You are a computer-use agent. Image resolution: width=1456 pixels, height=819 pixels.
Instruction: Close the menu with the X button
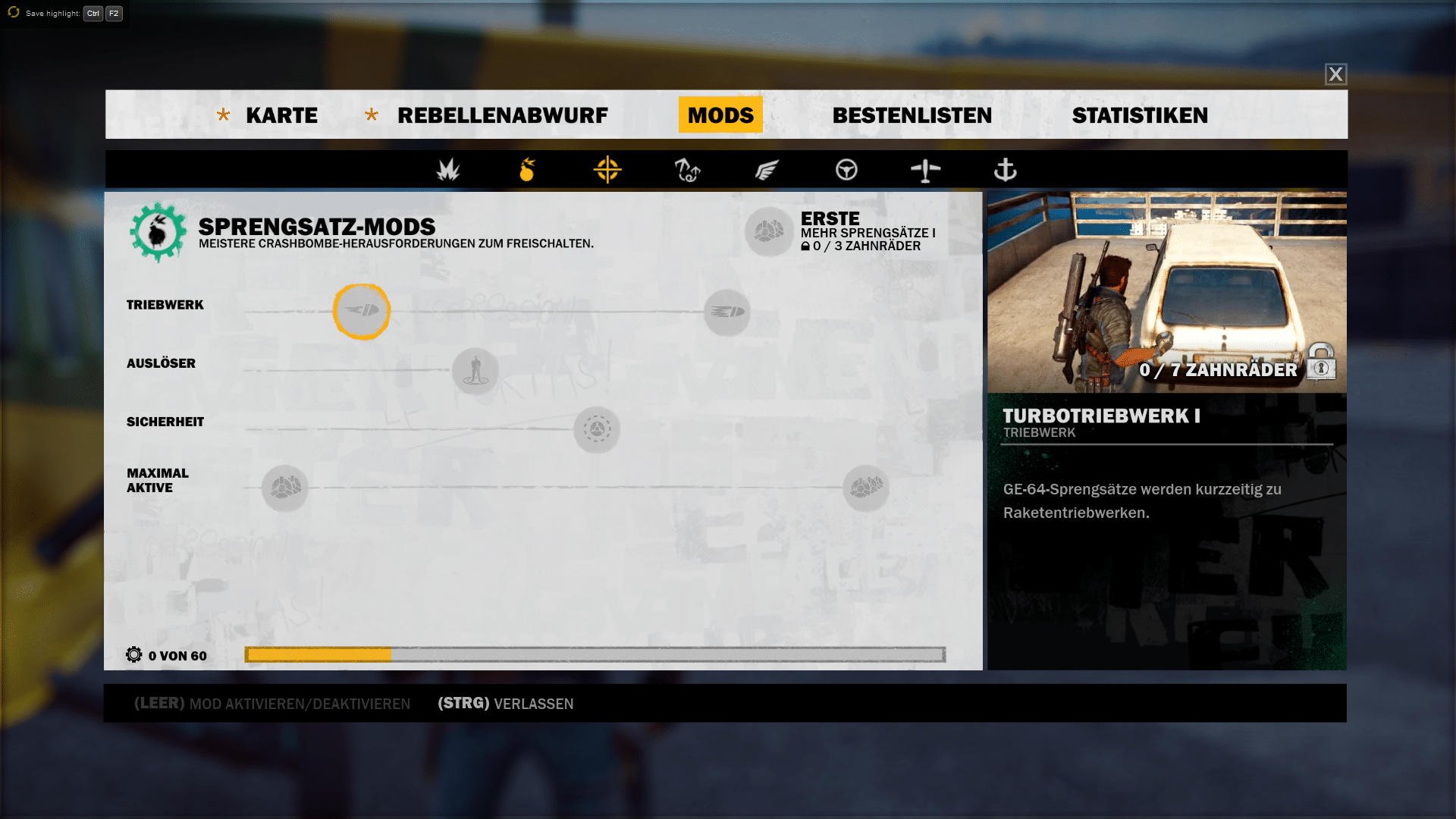[x=1335, y=74]
